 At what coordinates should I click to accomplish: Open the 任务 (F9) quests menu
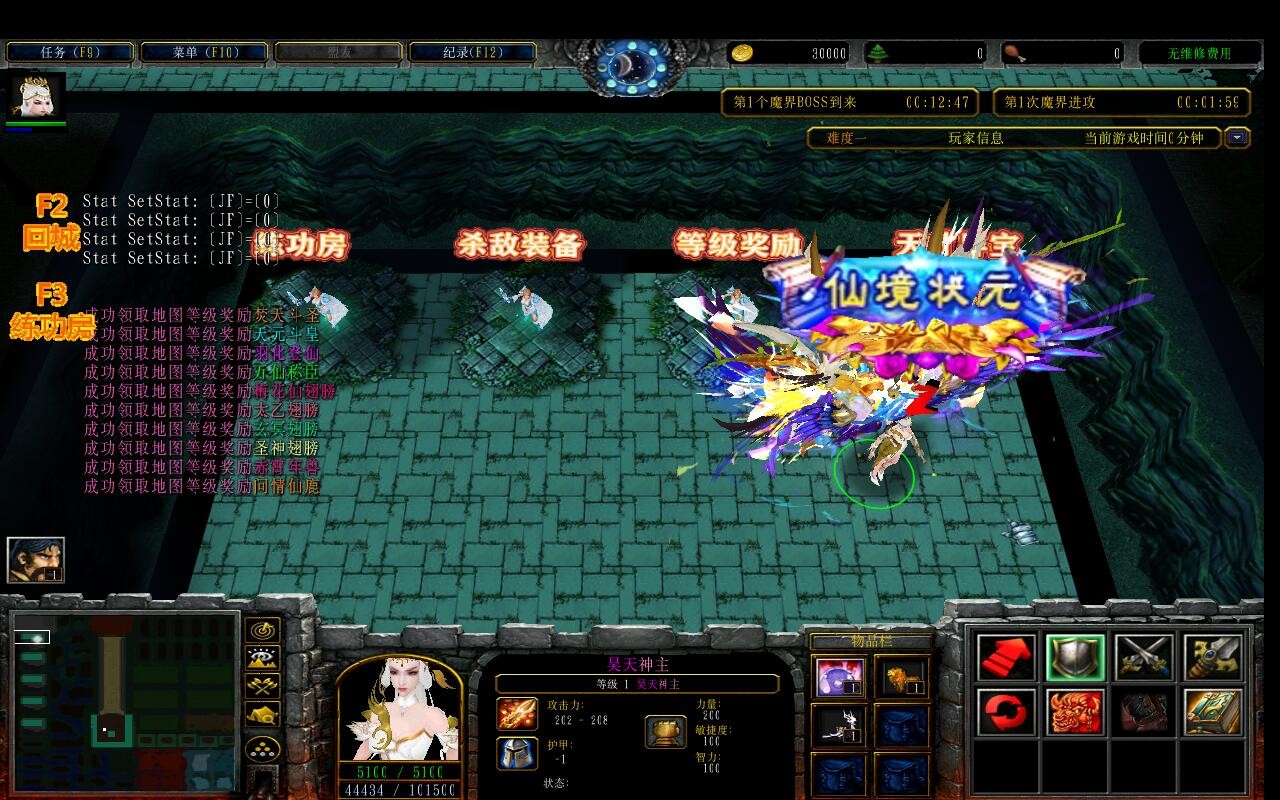tap(70, 52)
